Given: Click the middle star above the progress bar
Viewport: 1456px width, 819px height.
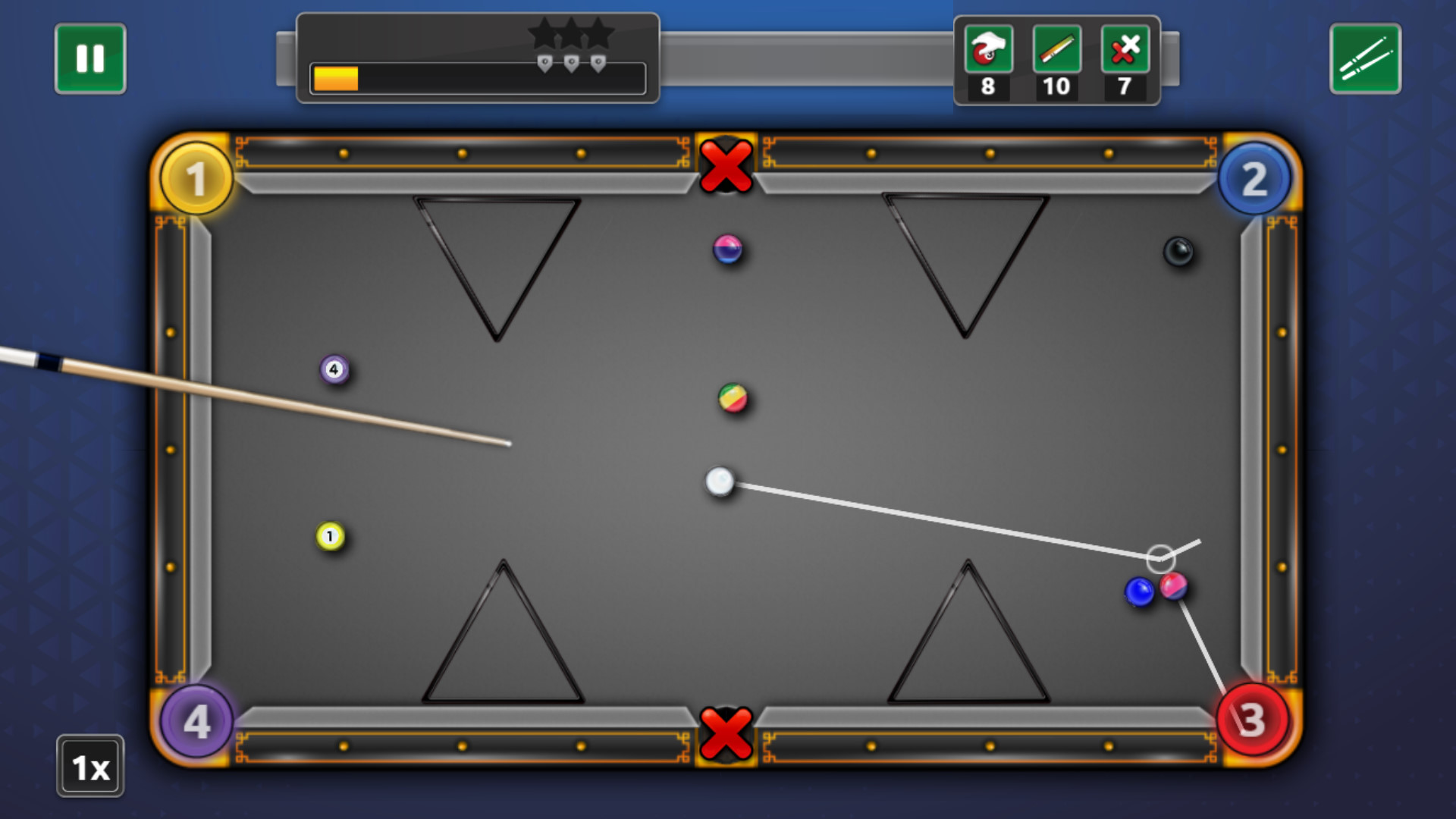Looking at the screenshot, I should click(570, 33).
